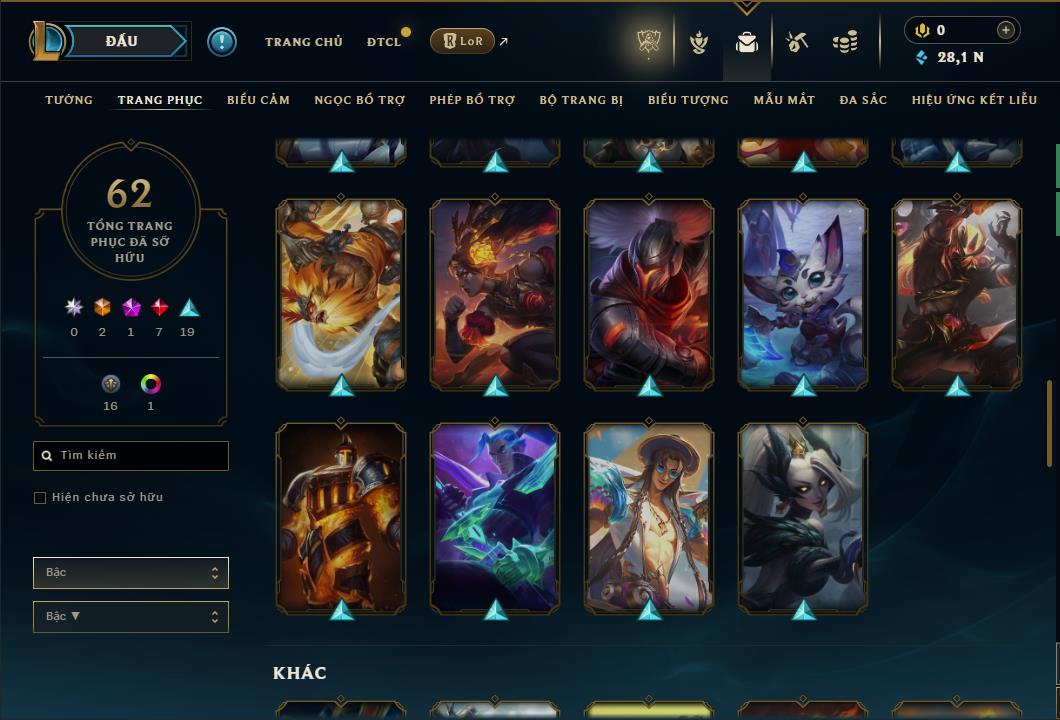Open the NGỌC BỔ TRỢ tab
Image resolution: width=1060 pixels, height=720 pixels.
[359, 100]
